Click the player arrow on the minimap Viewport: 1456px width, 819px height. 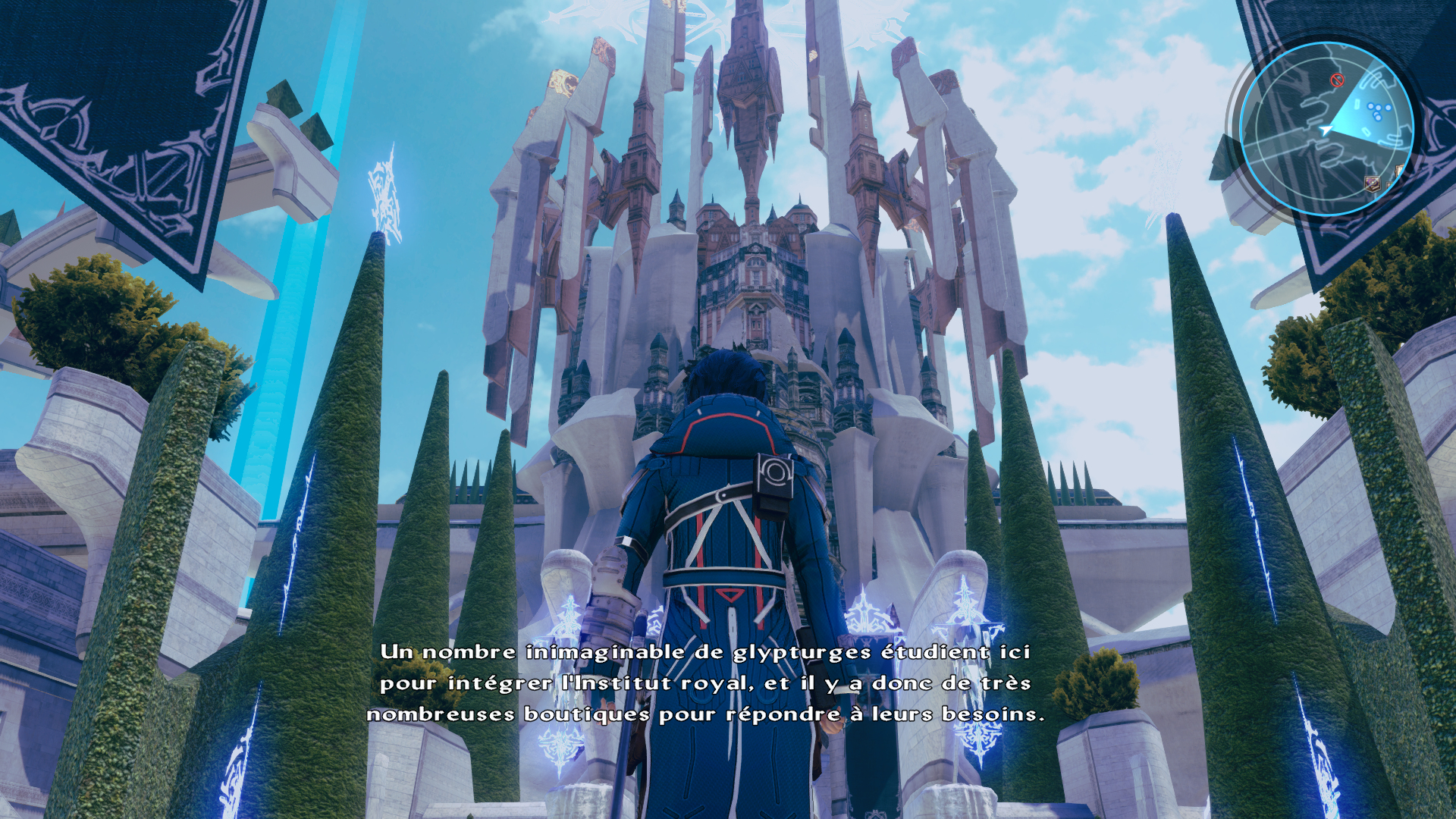(x=1326, y=130)
